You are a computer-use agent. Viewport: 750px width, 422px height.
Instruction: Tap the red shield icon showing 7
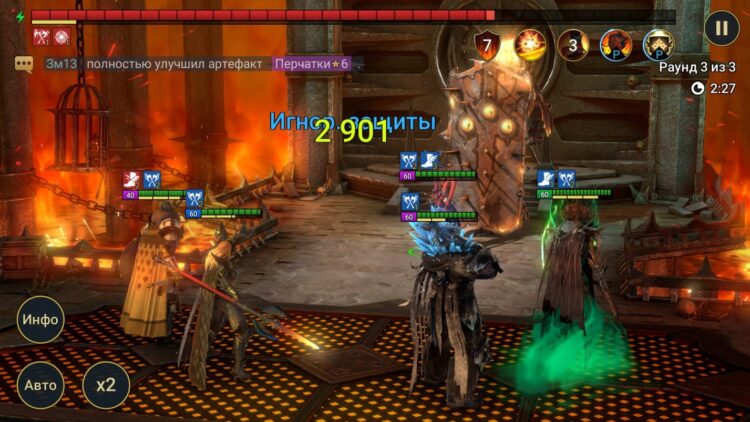488,45
